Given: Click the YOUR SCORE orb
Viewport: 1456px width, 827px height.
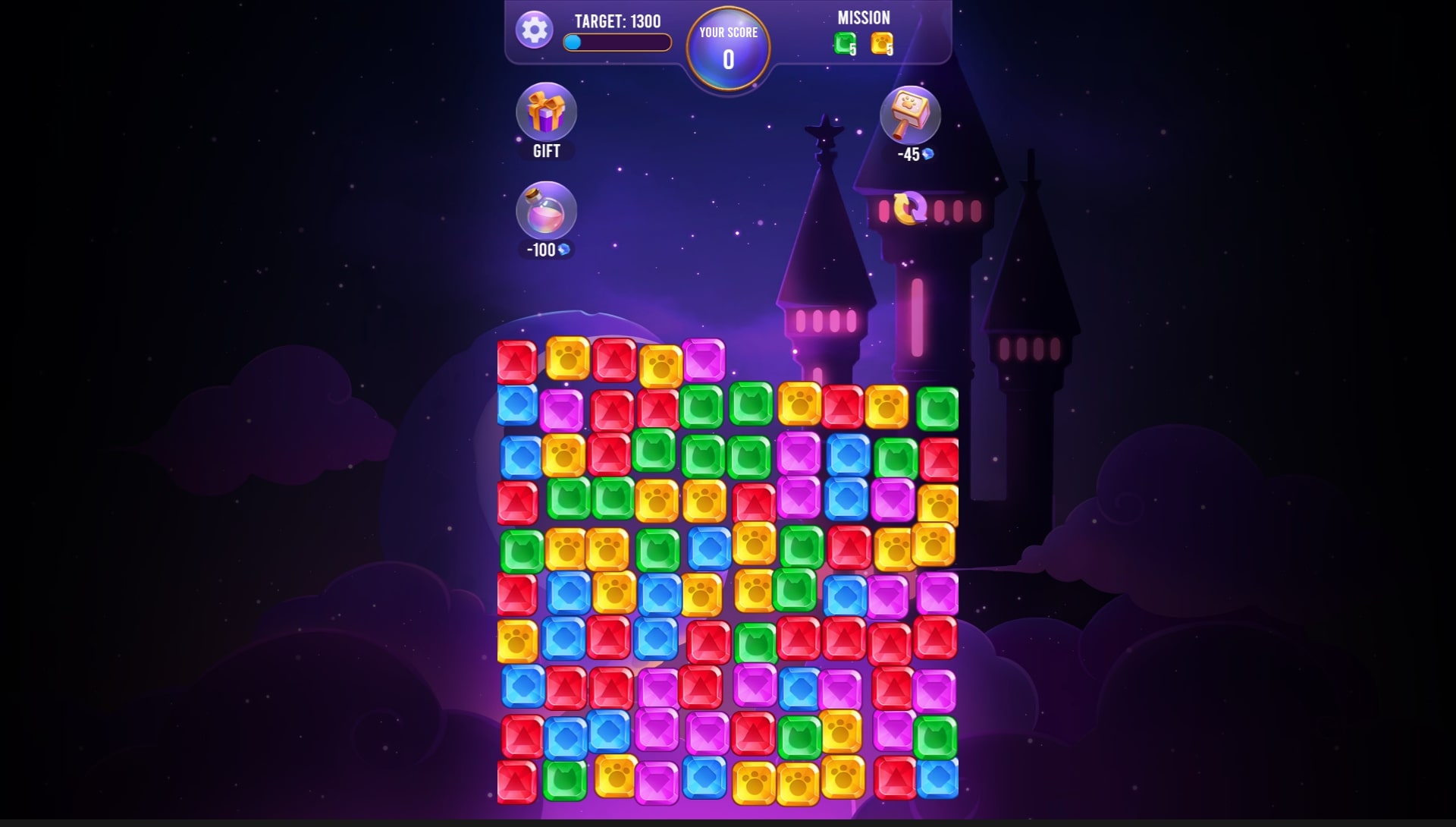Looking at the screenshot, I should coord(727,47).
